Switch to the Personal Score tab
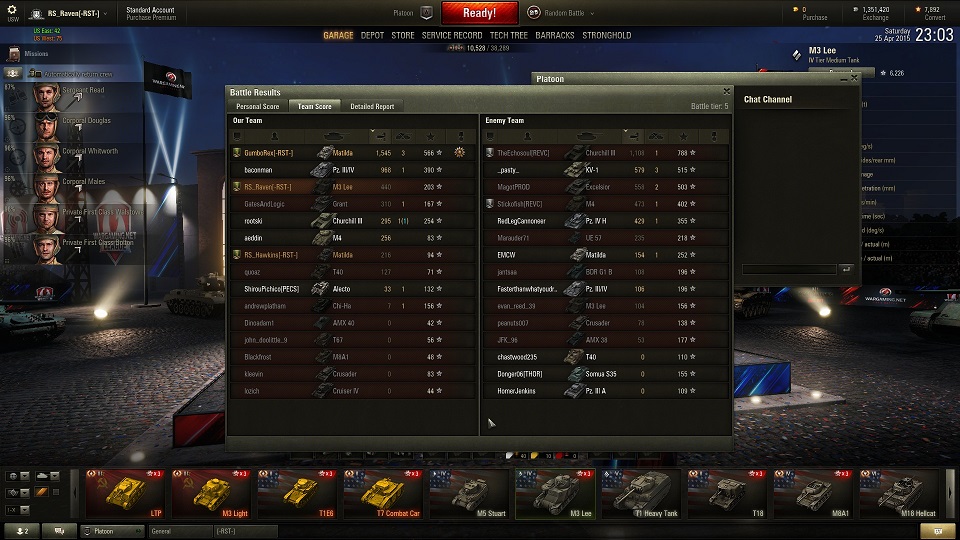 (x=257, y=106)
